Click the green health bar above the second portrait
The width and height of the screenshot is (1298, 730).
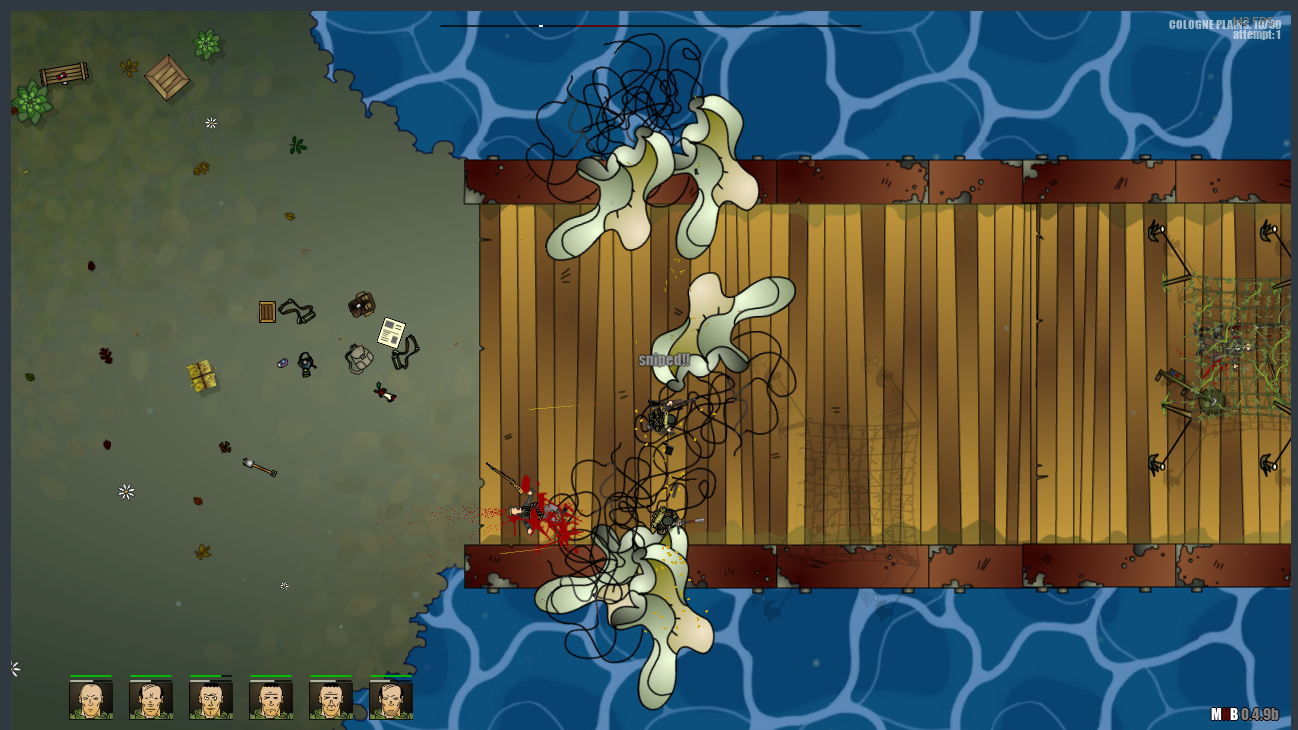150,675
